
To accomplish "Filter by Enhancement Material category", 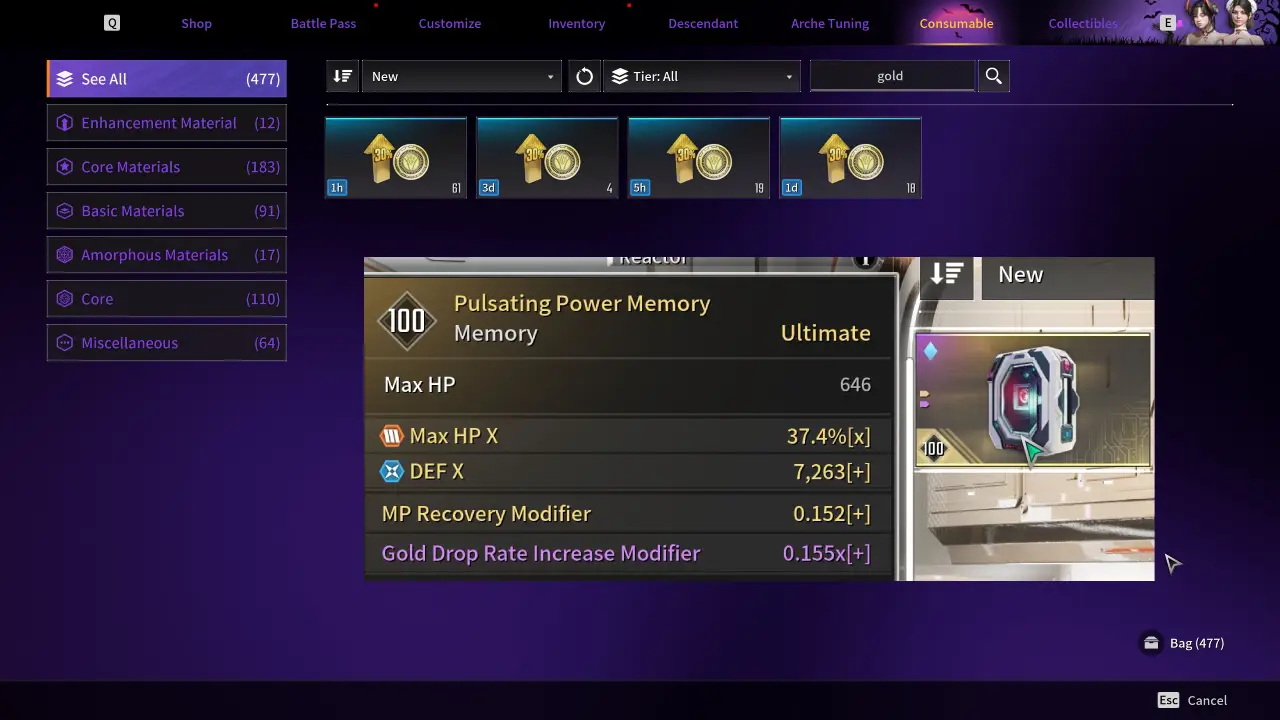I will point(167,123).
